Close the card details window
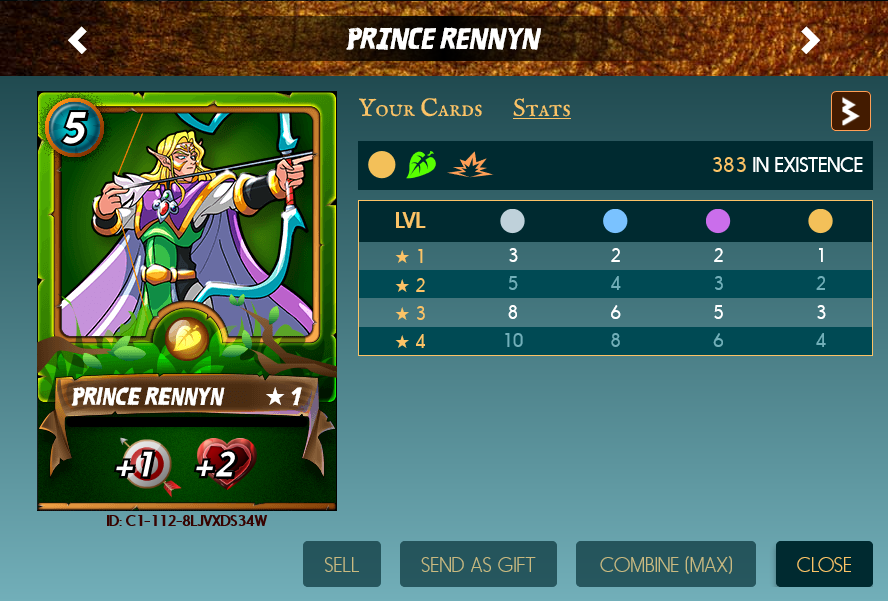888x601 pixels. click(824, 565)
